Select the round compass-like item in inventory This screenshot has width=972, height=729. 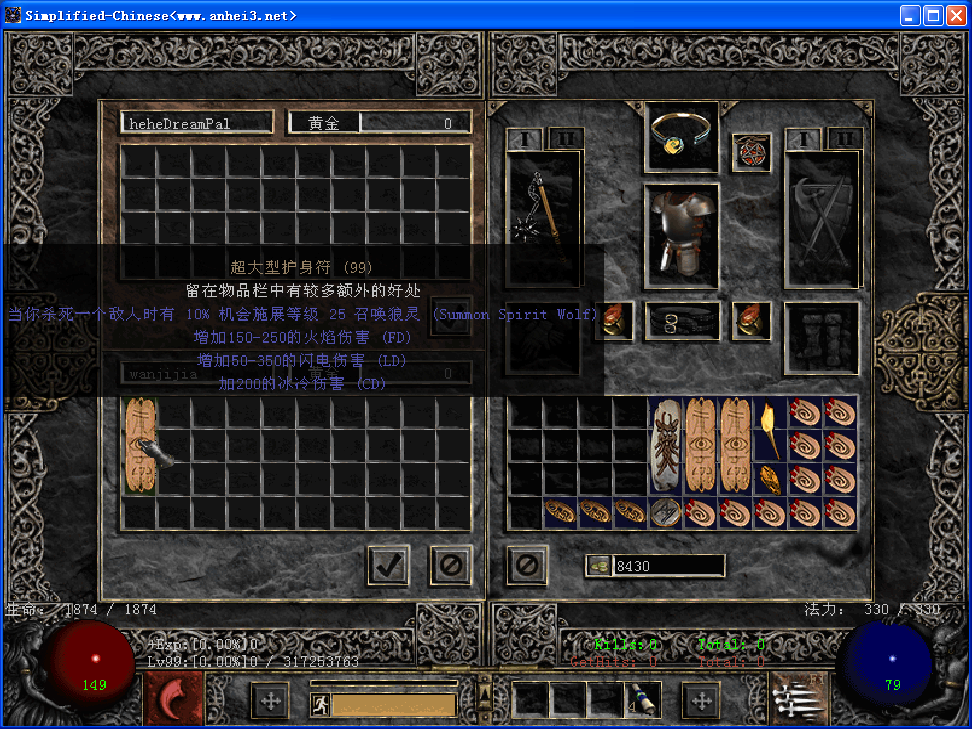pyautogui.click(x=664, y=513)
